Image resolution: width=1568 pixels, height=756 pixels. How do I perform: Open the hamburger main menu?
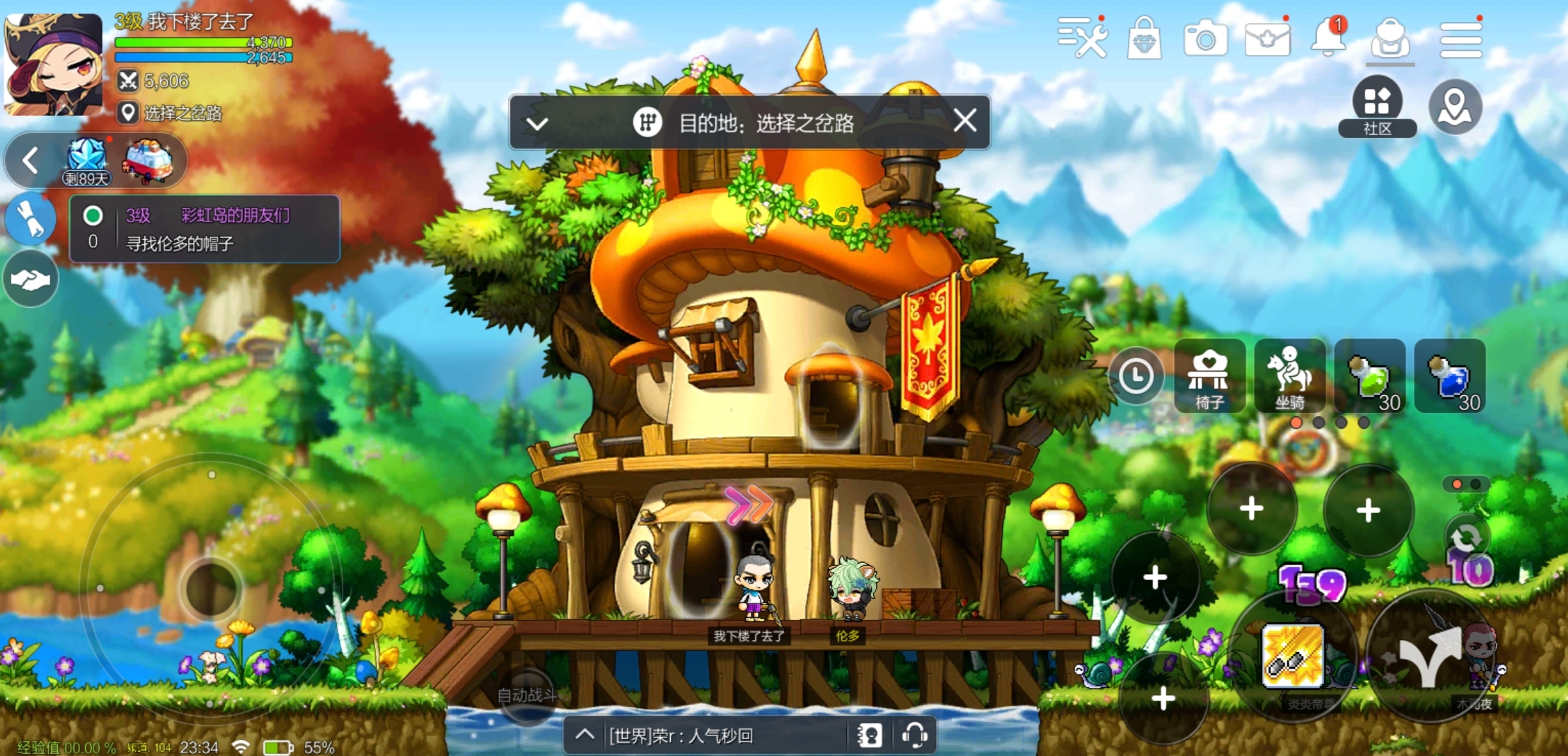pos(1460,39)
